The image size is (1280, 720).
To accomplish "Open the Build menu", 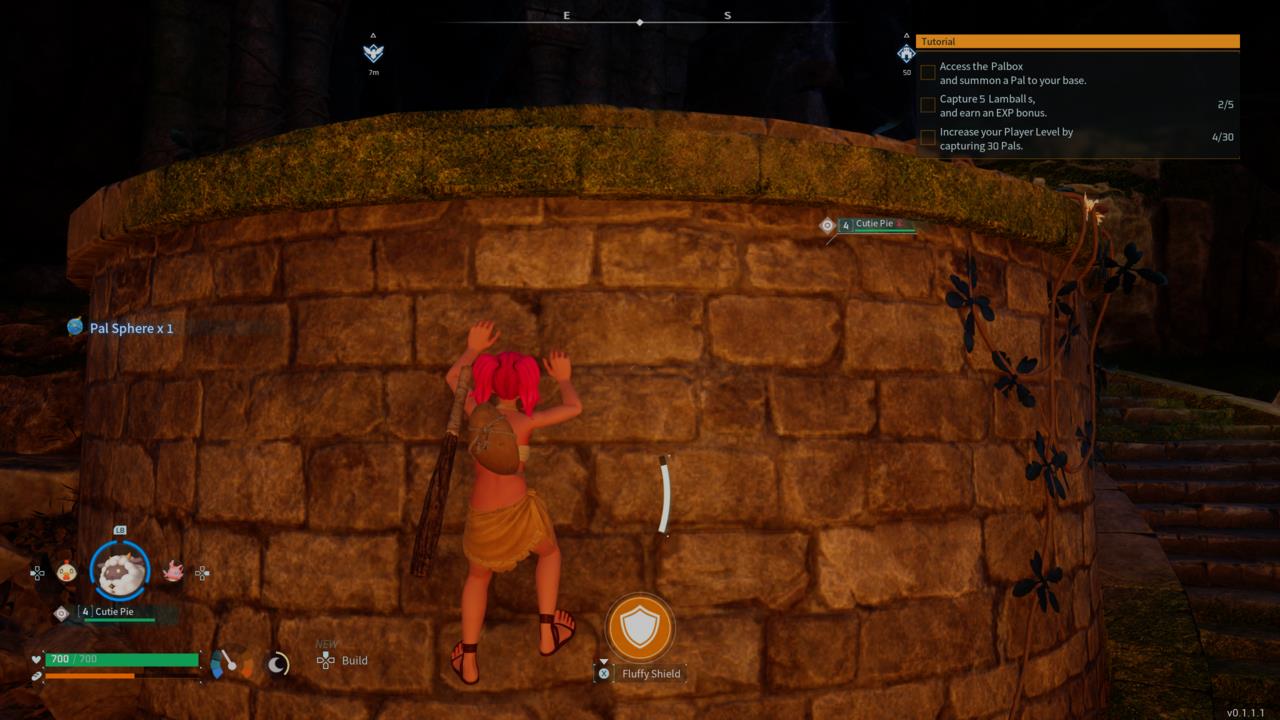I will pos(345,660).
